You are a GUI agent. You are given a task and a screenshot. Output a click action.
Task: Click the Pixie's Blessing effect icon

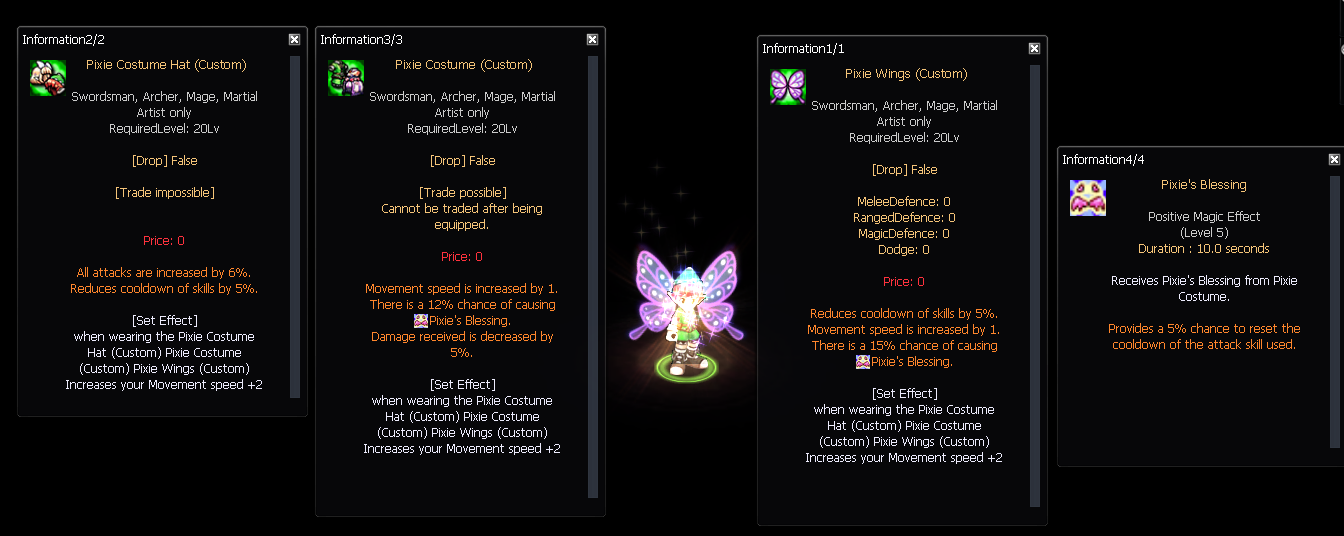1087,198
